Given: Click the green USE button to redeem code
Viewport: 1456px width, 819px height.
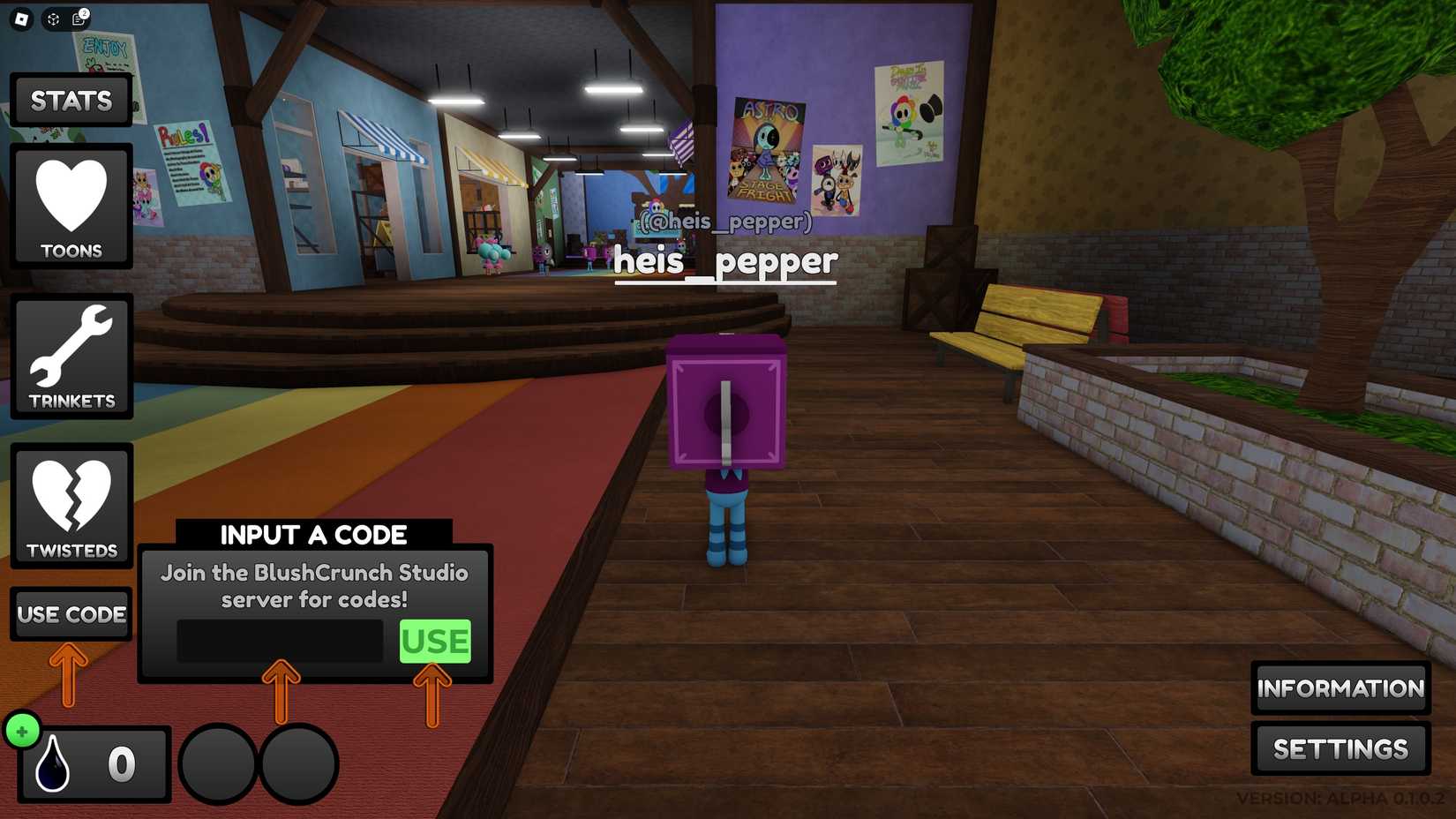Looking at the screenshot, I should [x=434, y=642].
